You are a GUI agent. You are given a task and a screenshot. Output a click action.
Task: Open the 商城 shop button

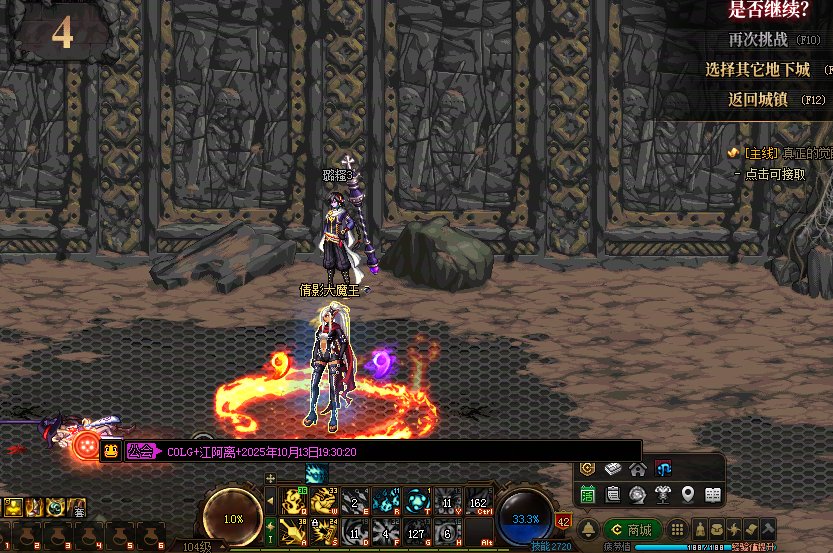632,529
